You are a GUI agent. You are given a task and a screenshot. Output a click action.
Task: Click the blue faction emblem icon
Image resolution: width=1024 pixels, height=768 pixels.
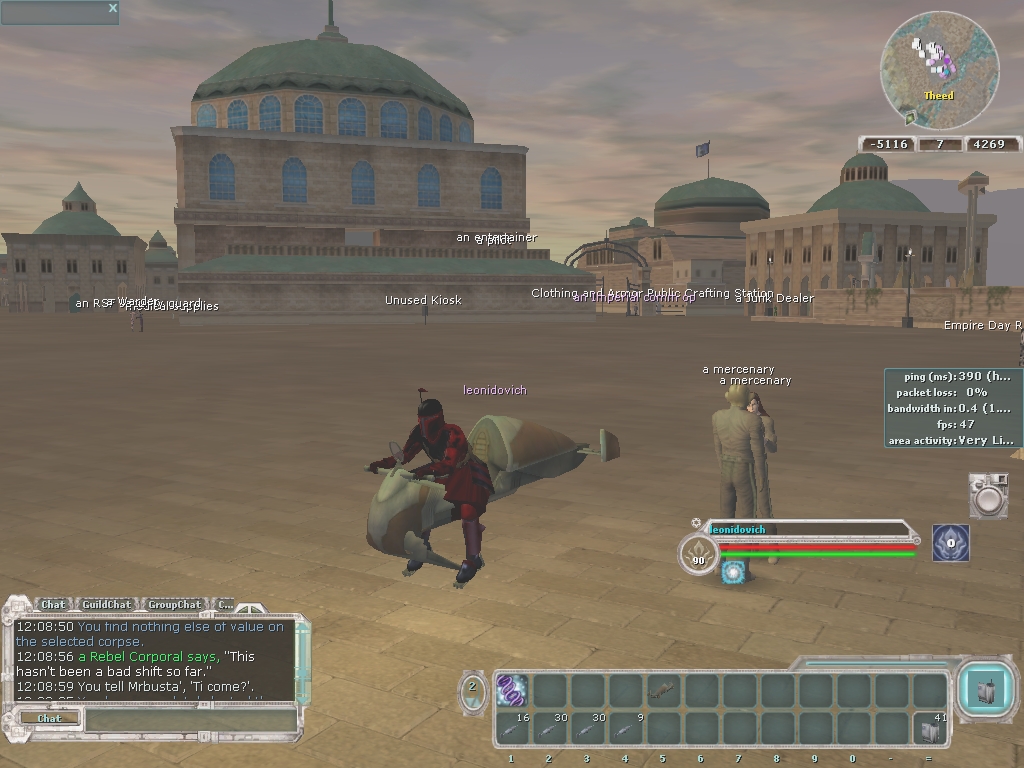coord(951,543)
